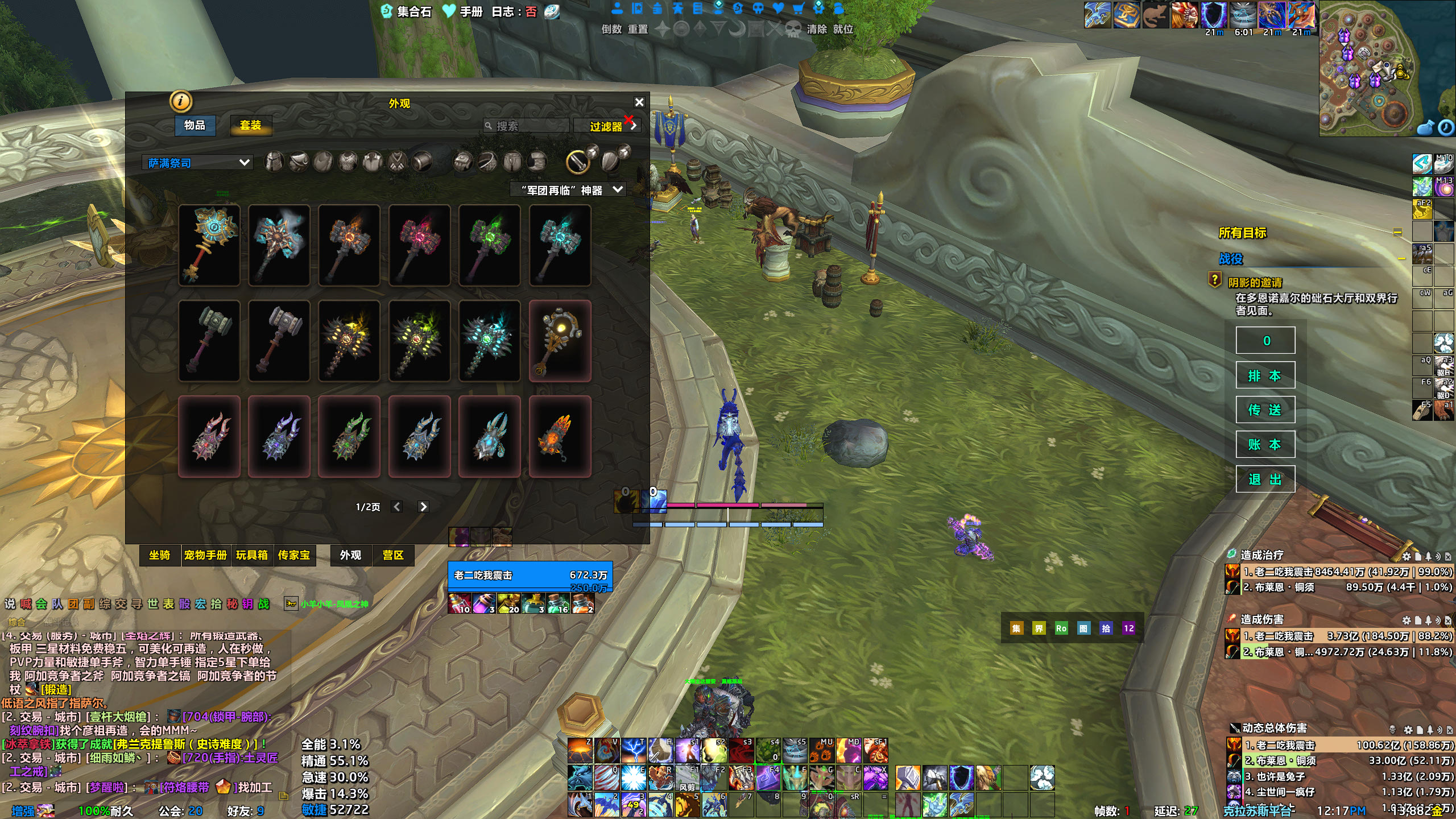This screenshot has width=1456, height=819.
Task: Click the 集合石 meeting stone button
Action: [406, 11]
